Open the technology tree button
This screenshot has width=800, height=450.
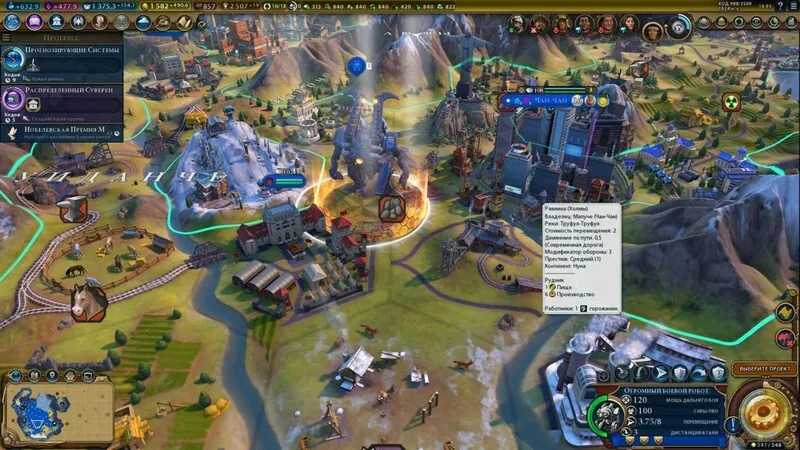9,21
